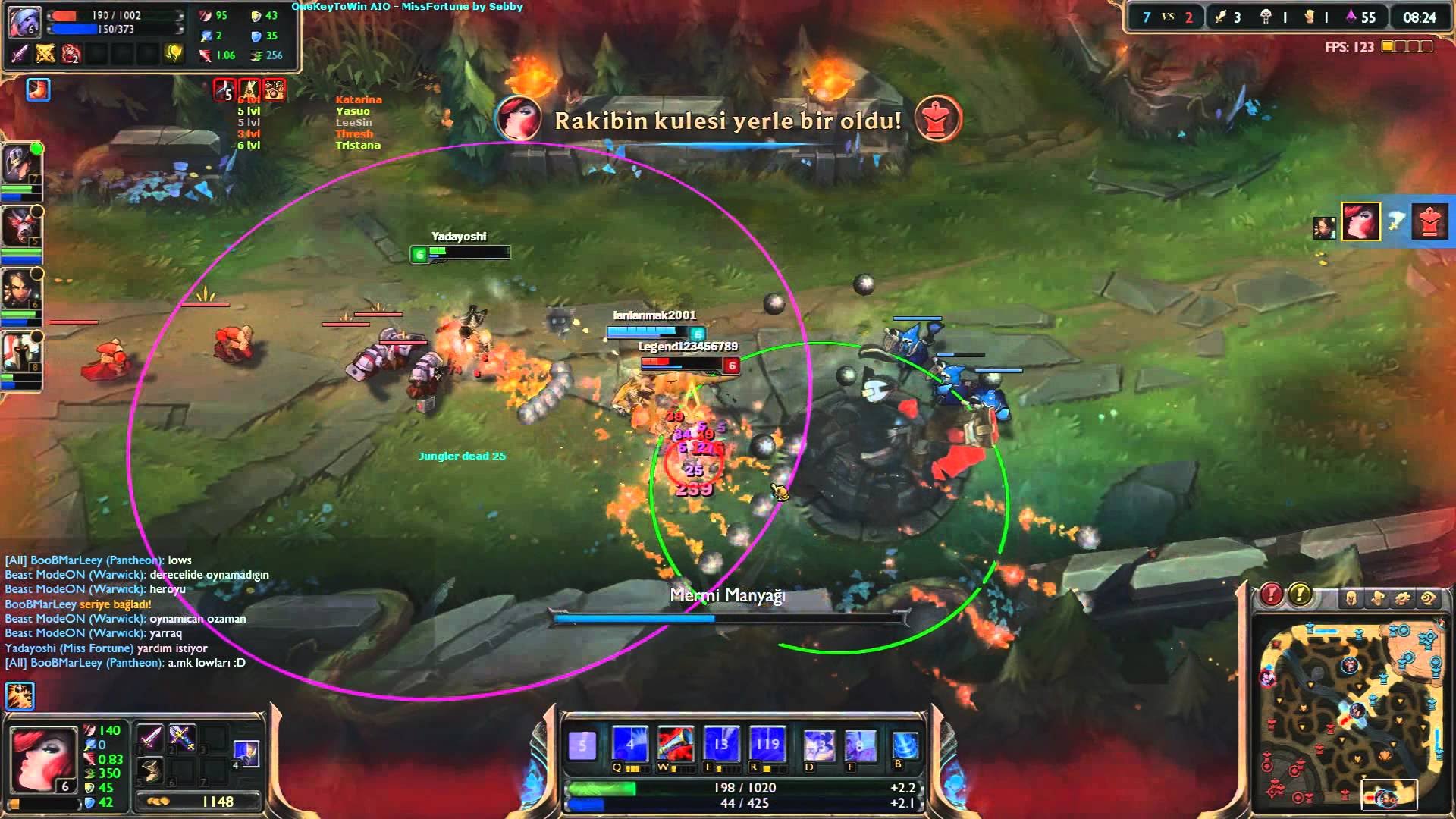Toggle ward visibility on the minimap
The image size is (1456, 819).
point(1379,597)
